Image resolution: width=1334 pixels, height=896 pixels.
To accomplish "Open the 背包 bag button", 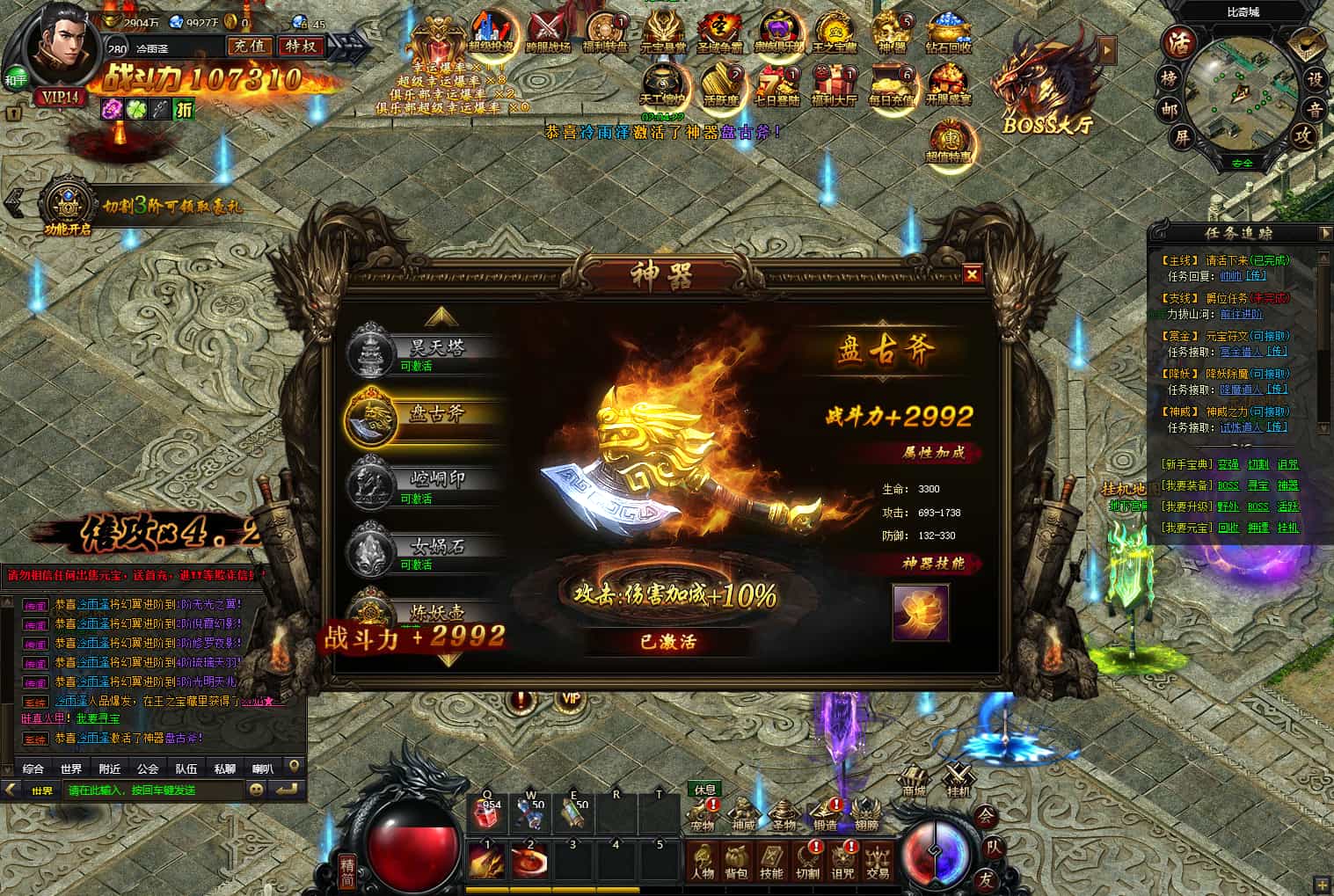I will tap(736, 862).
